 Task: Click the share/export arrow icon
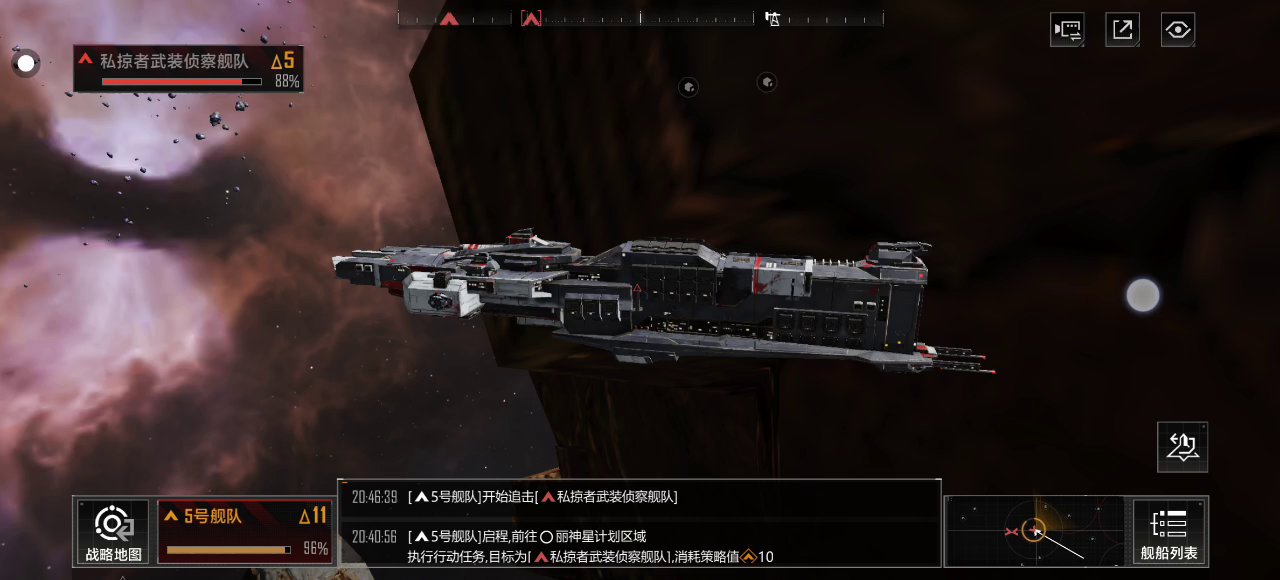1122,29
